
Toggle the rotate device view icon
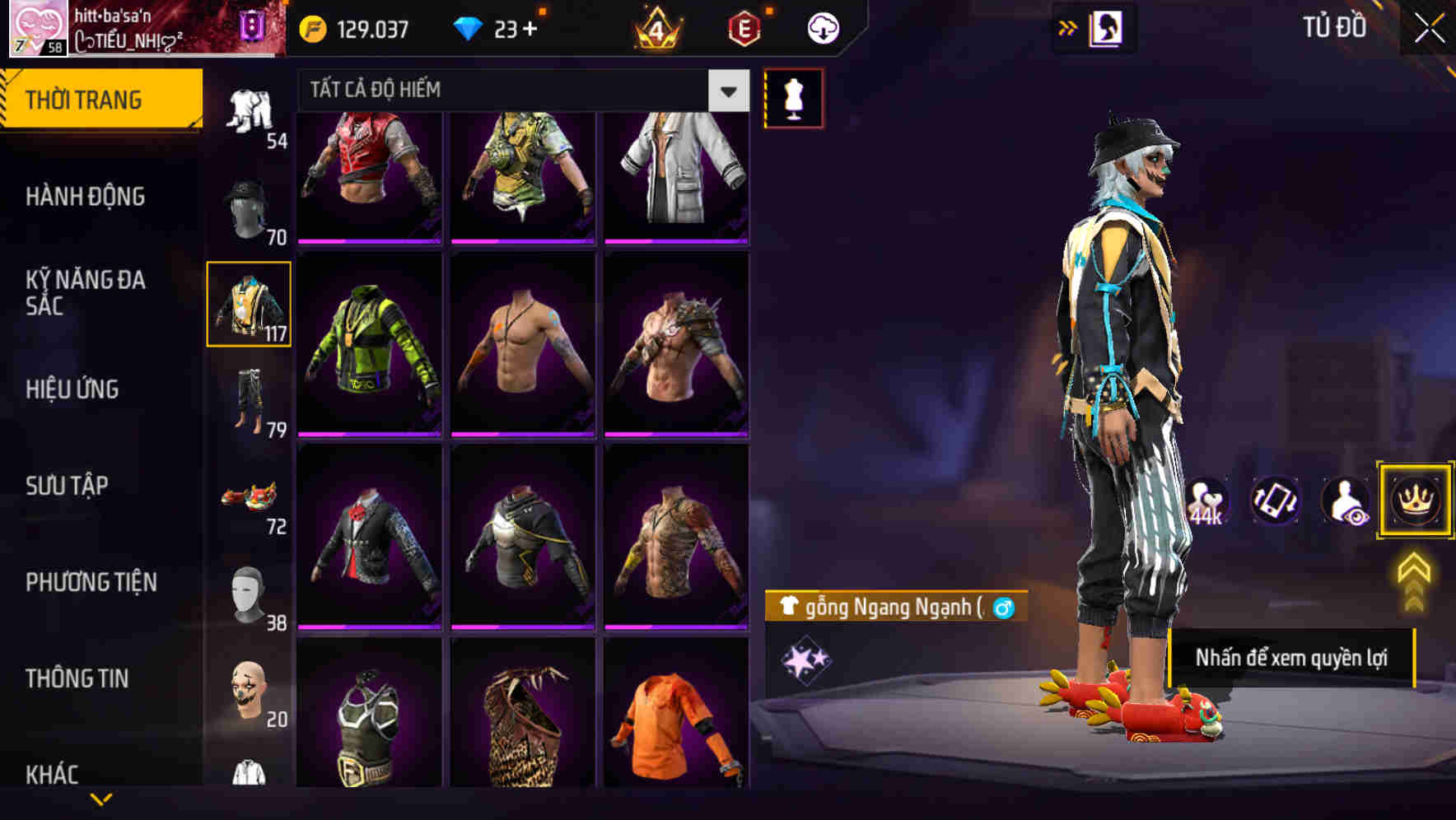click(x=1276, y=501)
